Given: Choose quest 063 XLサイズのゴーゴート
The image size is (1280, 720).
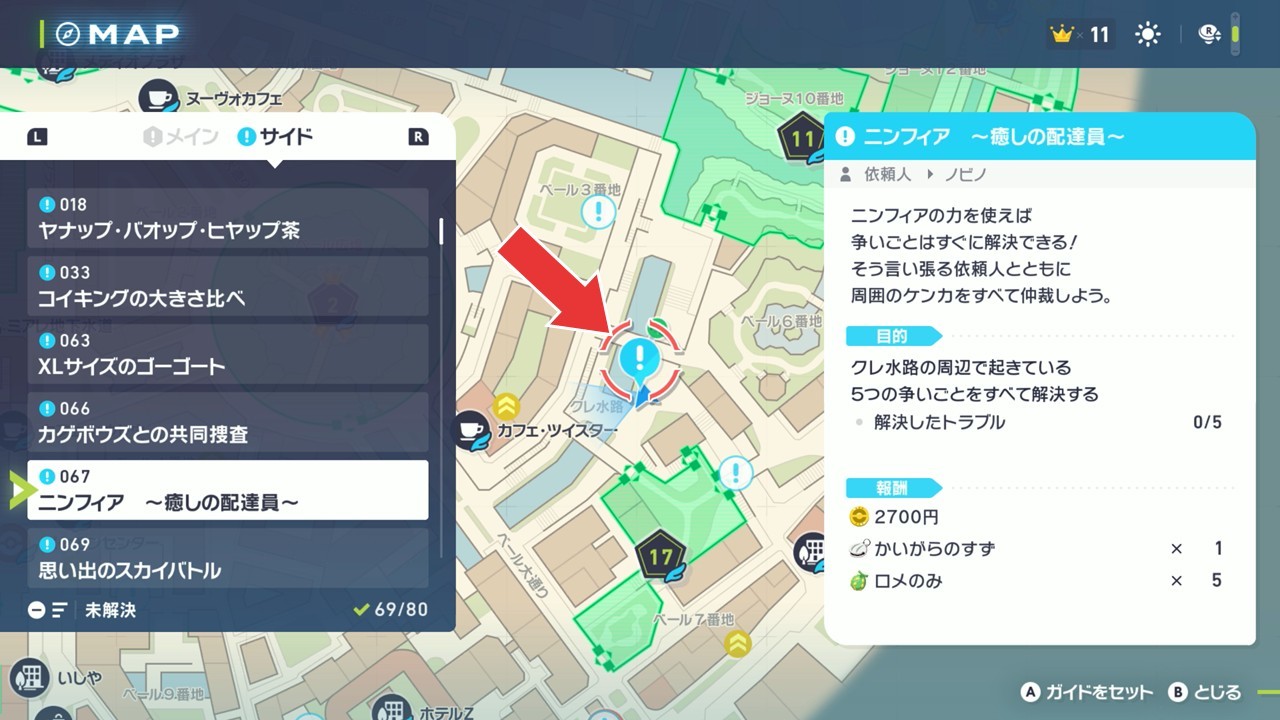Looking at the screenshot, I should pos(228,354).
